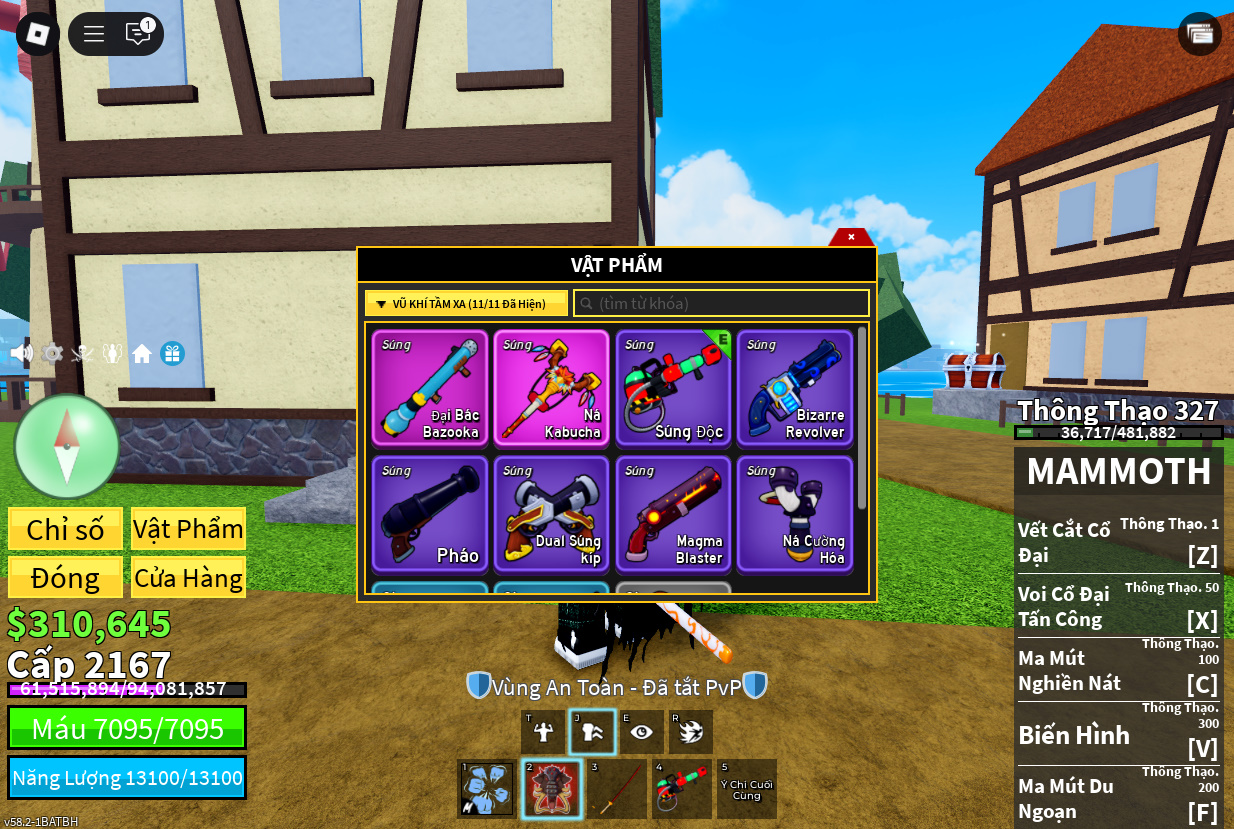The width and height of the screenshot is (1234, 829).
Task: Toggle the sound speaker icon
Action: pos(21,354)
